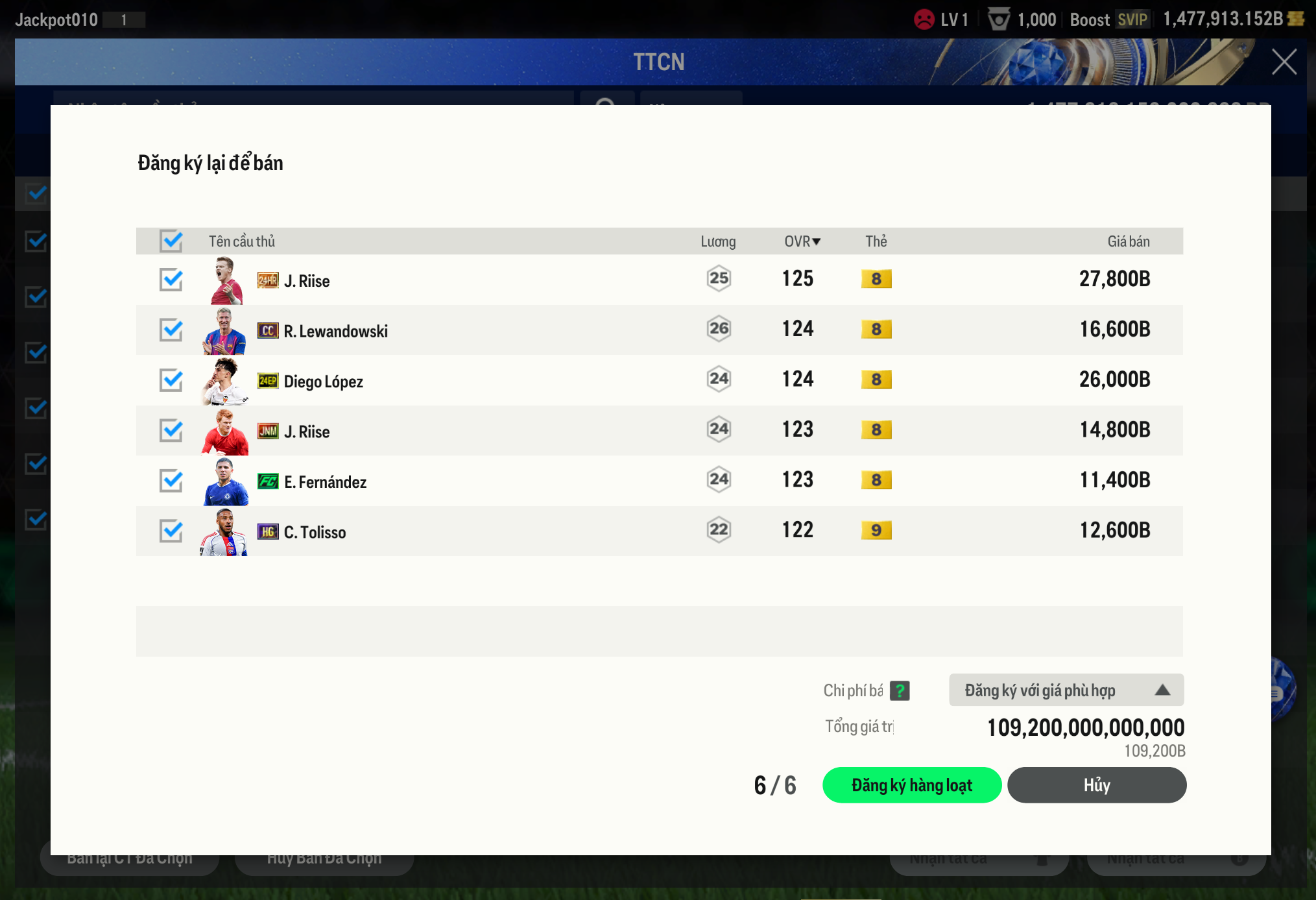Screen dimensions: 1316x900
Task: Uncheck the R. Lewandowski checkbox
Action: [171, 330]
